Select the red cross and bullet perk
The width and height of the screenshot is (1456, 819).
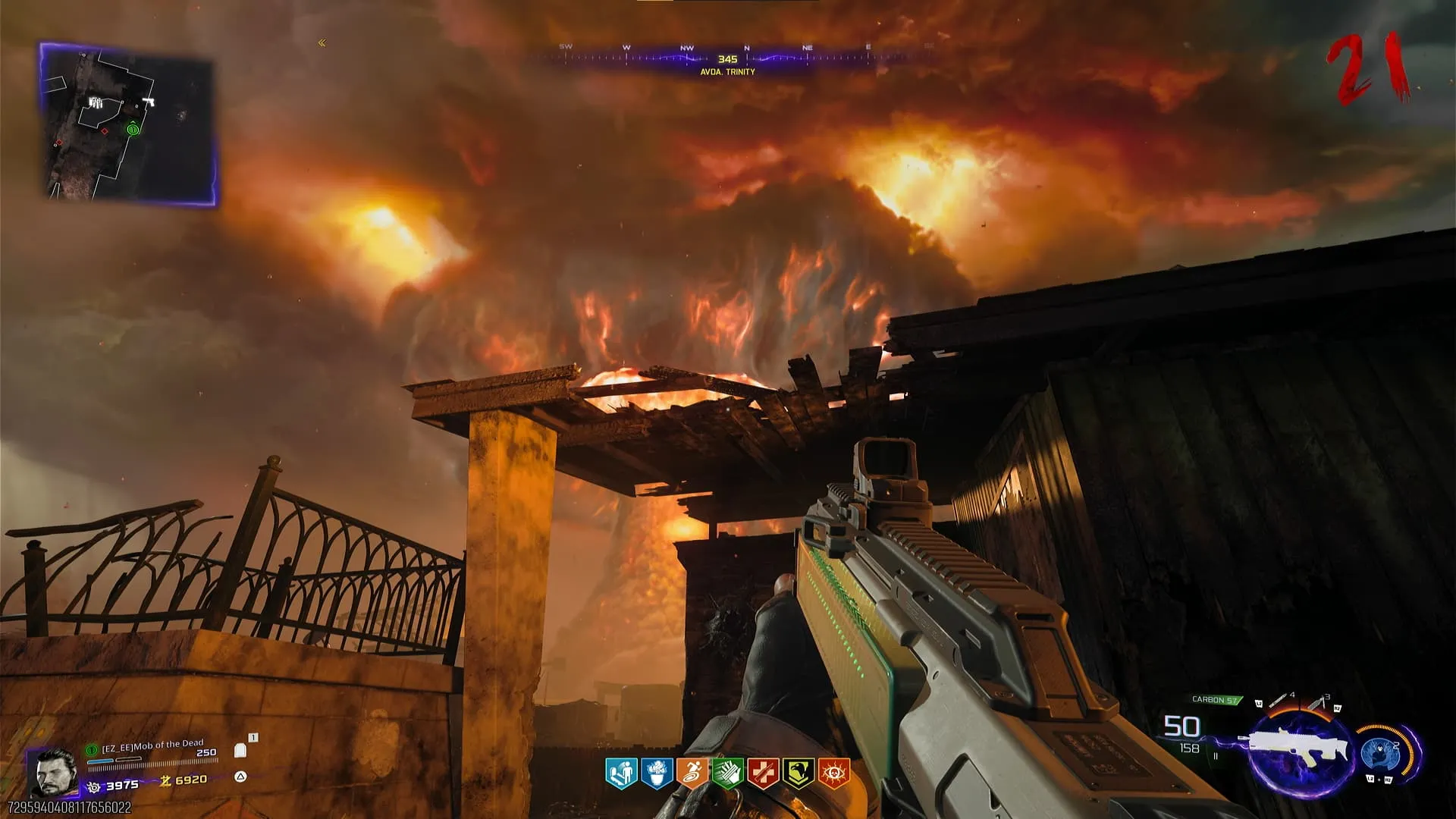pos(763,773)
